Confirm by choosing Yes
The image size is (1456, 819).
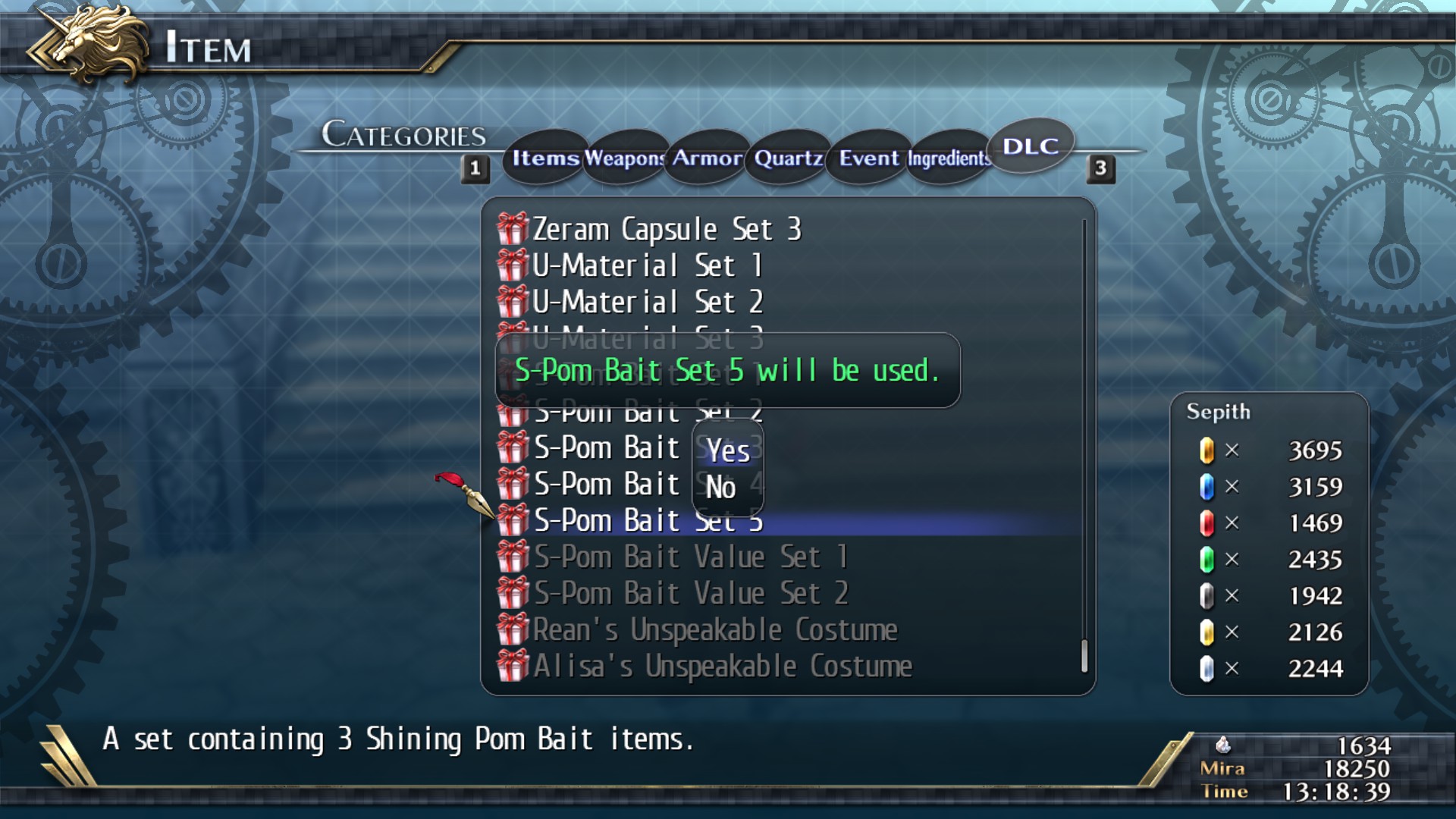click(726, 450)
